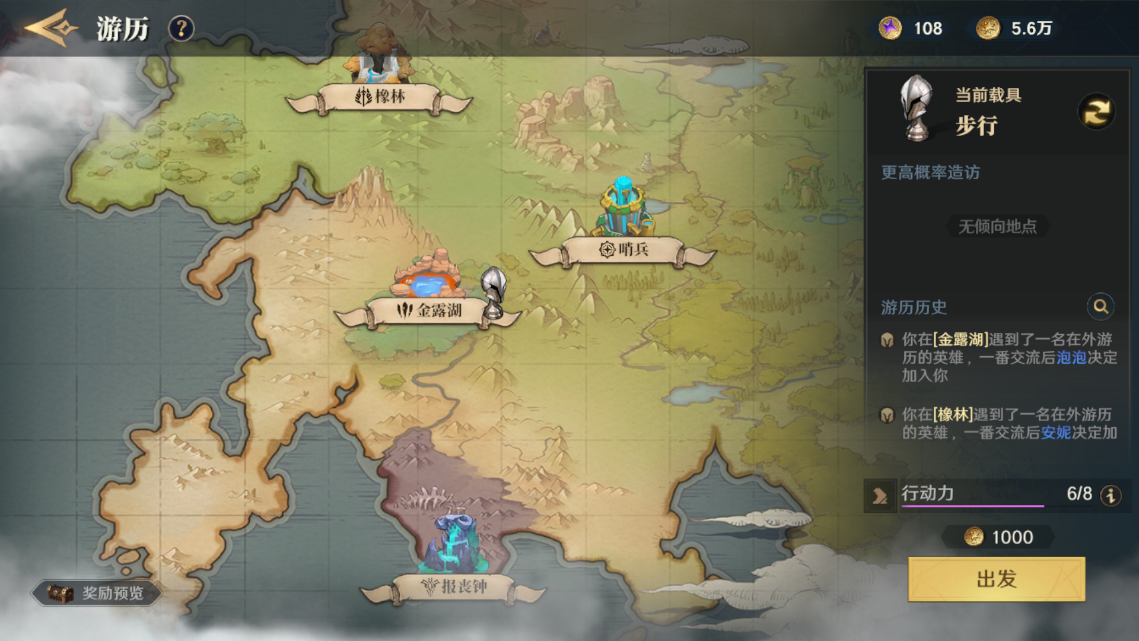
Task: Tap the purple star currency icon
Action: [890, 28]
